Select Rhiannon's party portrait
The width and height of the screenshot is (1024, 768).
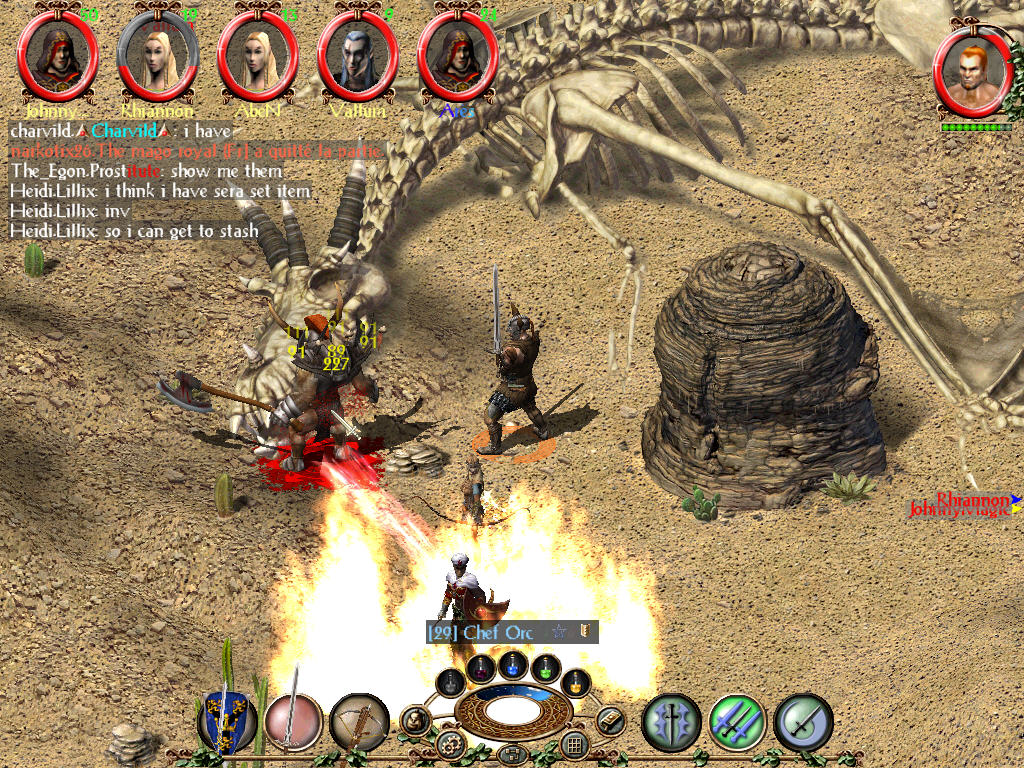158,56
